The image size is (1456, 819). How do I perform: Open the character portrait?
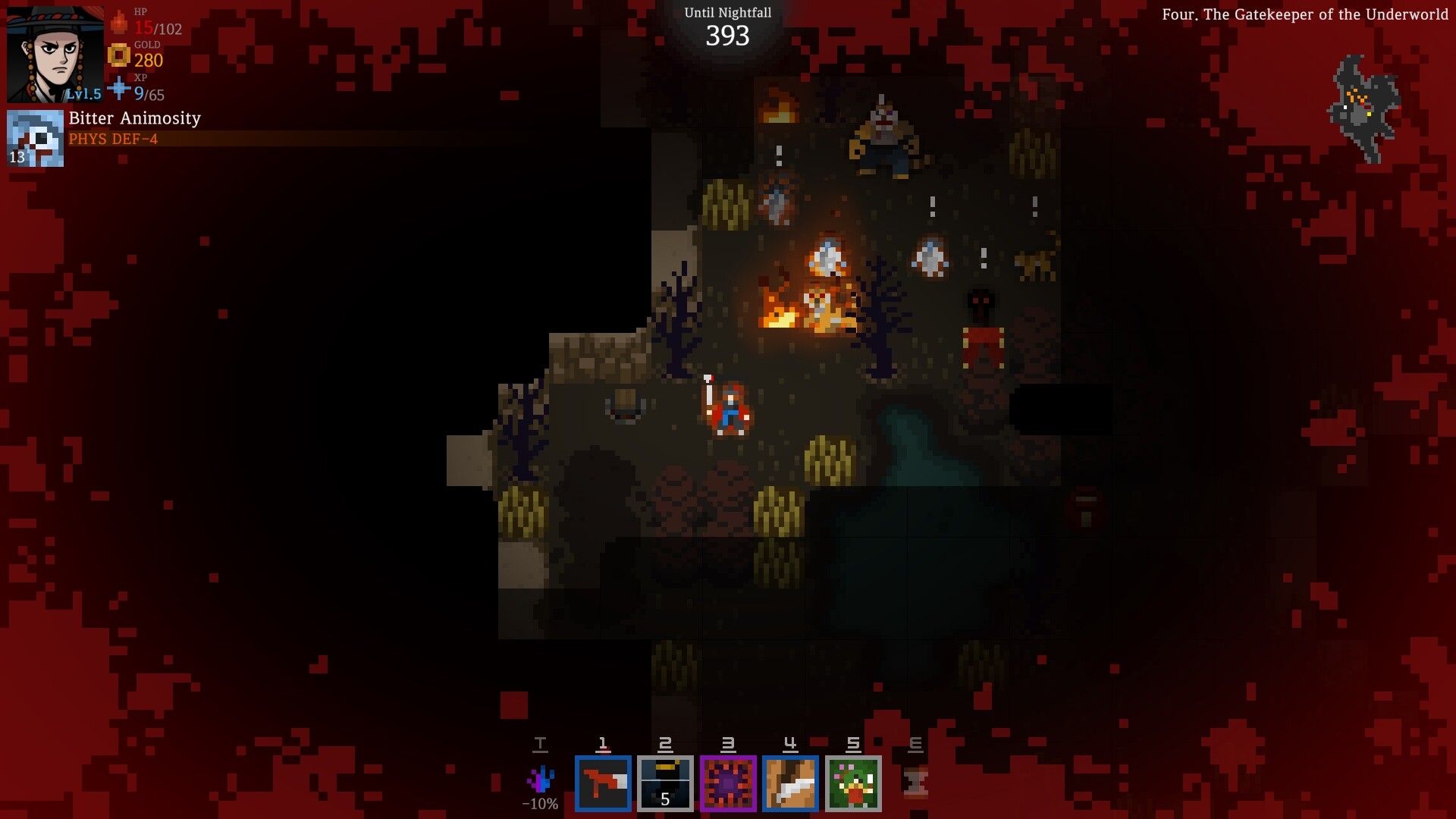click(x=51, y=52)
